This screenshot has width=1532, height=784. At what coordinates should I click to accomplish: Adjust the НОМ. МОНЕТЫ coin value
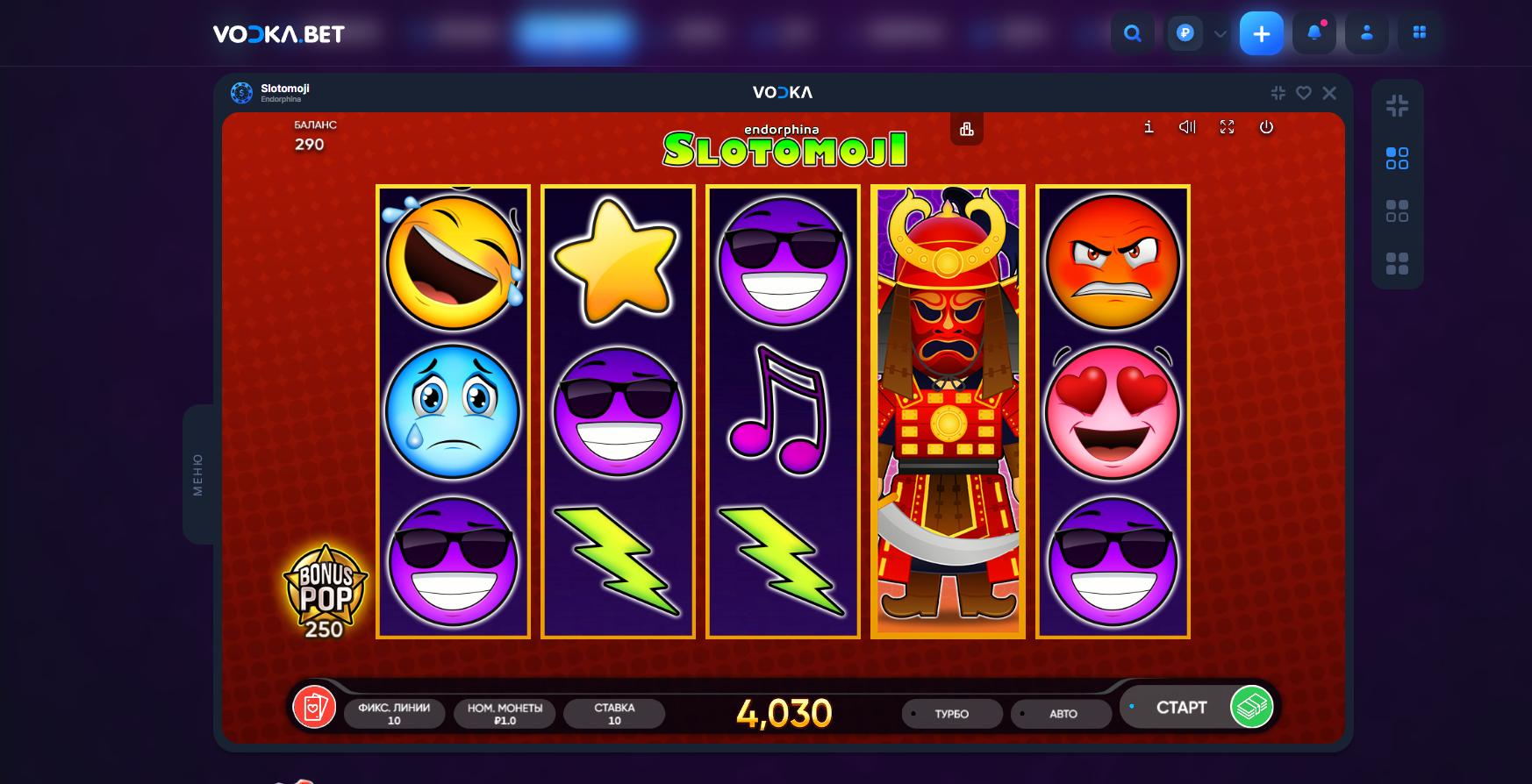pyautogui.click(x=505, y=714)
